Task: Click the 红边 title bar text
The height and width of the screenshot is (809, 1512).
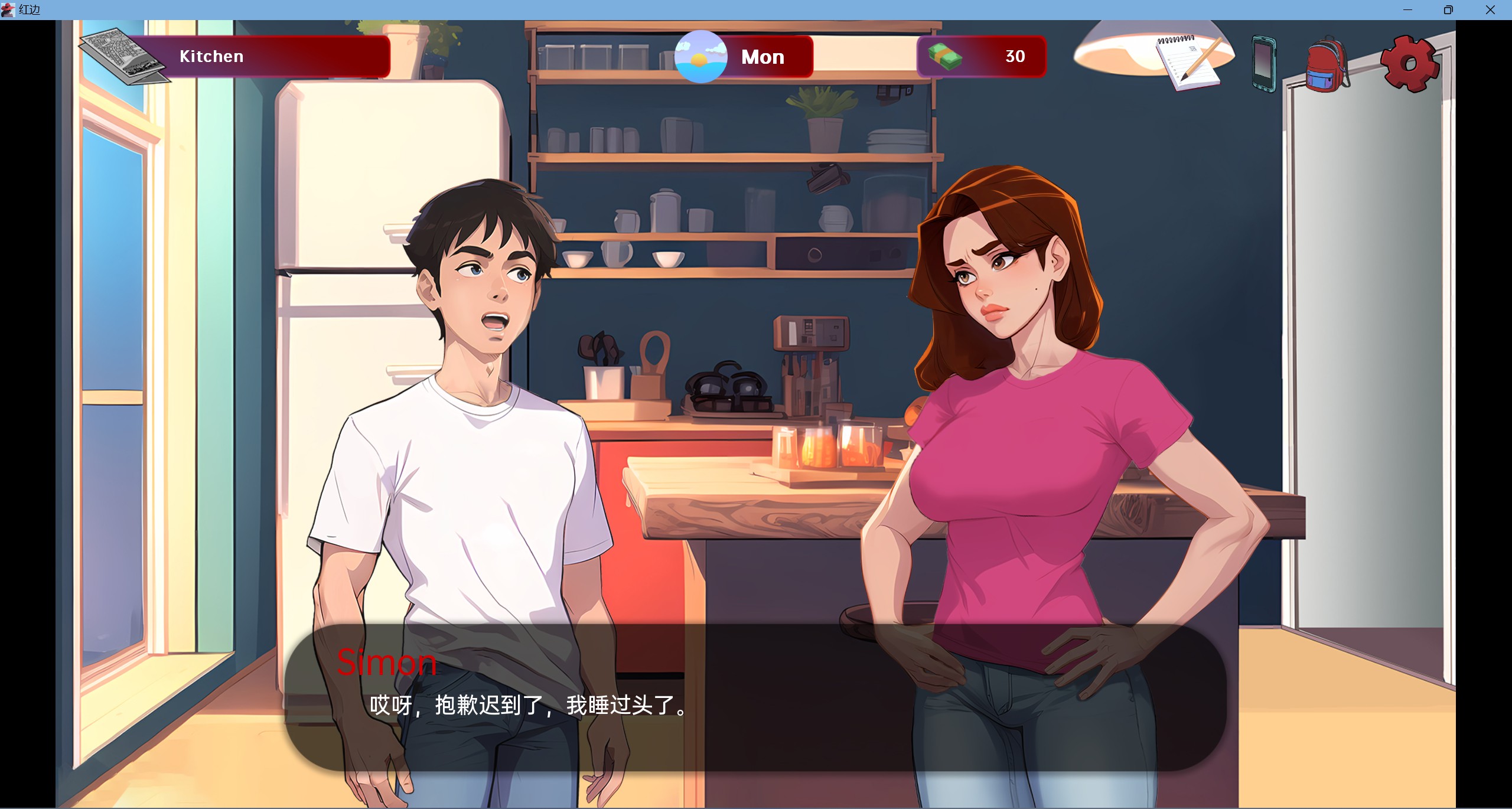Action: coord(30,9)
